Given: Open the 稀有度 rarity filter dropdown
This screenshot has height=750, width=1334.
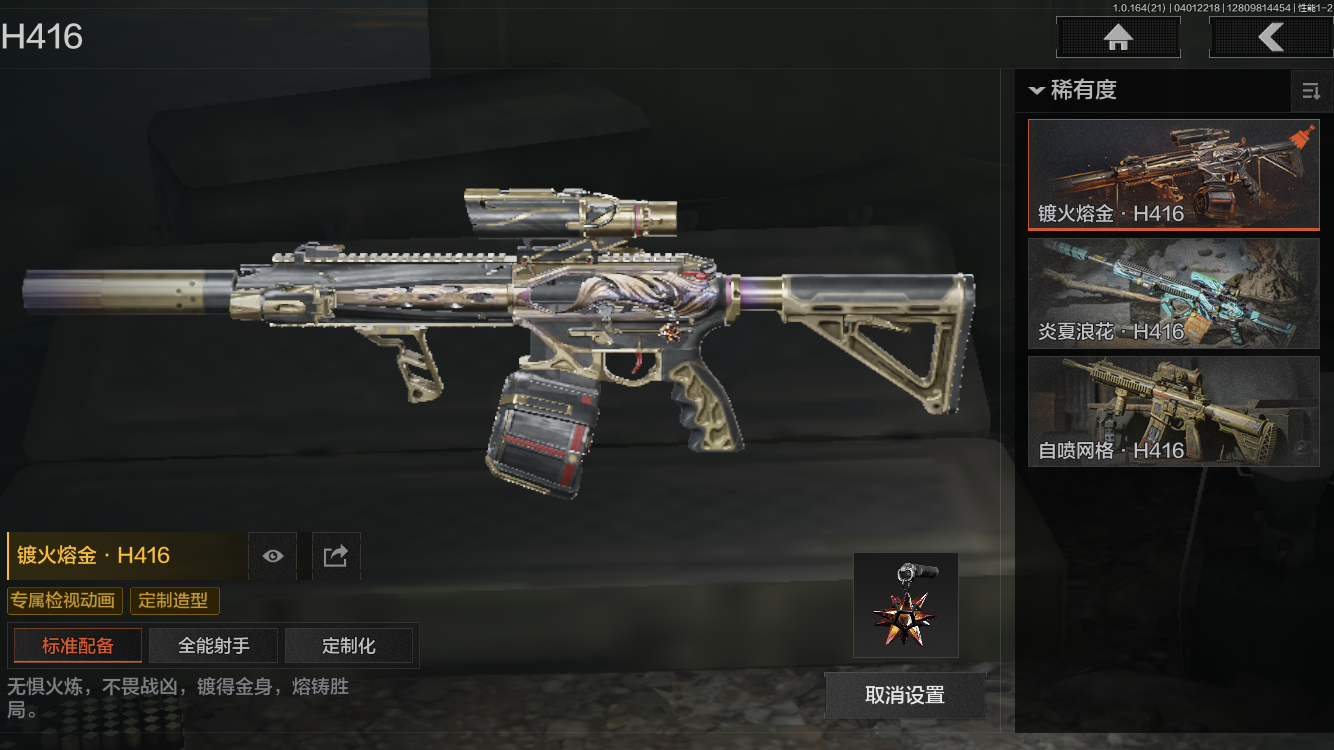Looking at the screenshot, I should coord(1072,90).
